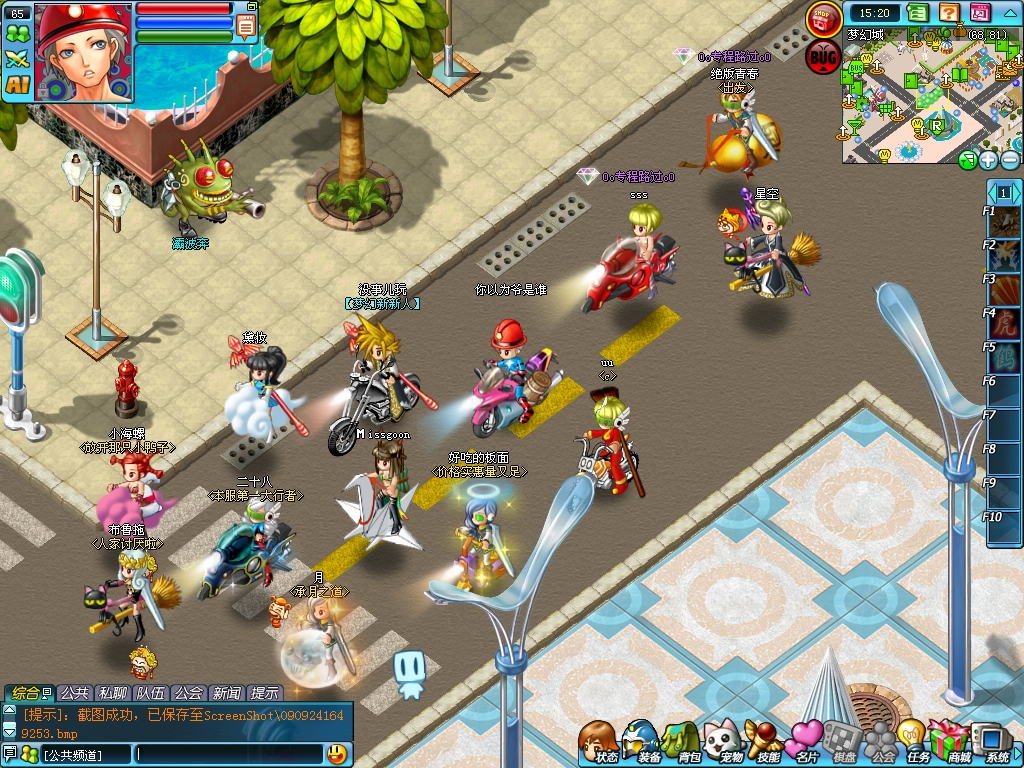Click the crossed swords icon beside portrait
The height and width of the screenshot is (768, 1024).
pyautogui.click(x=17, y=59)
